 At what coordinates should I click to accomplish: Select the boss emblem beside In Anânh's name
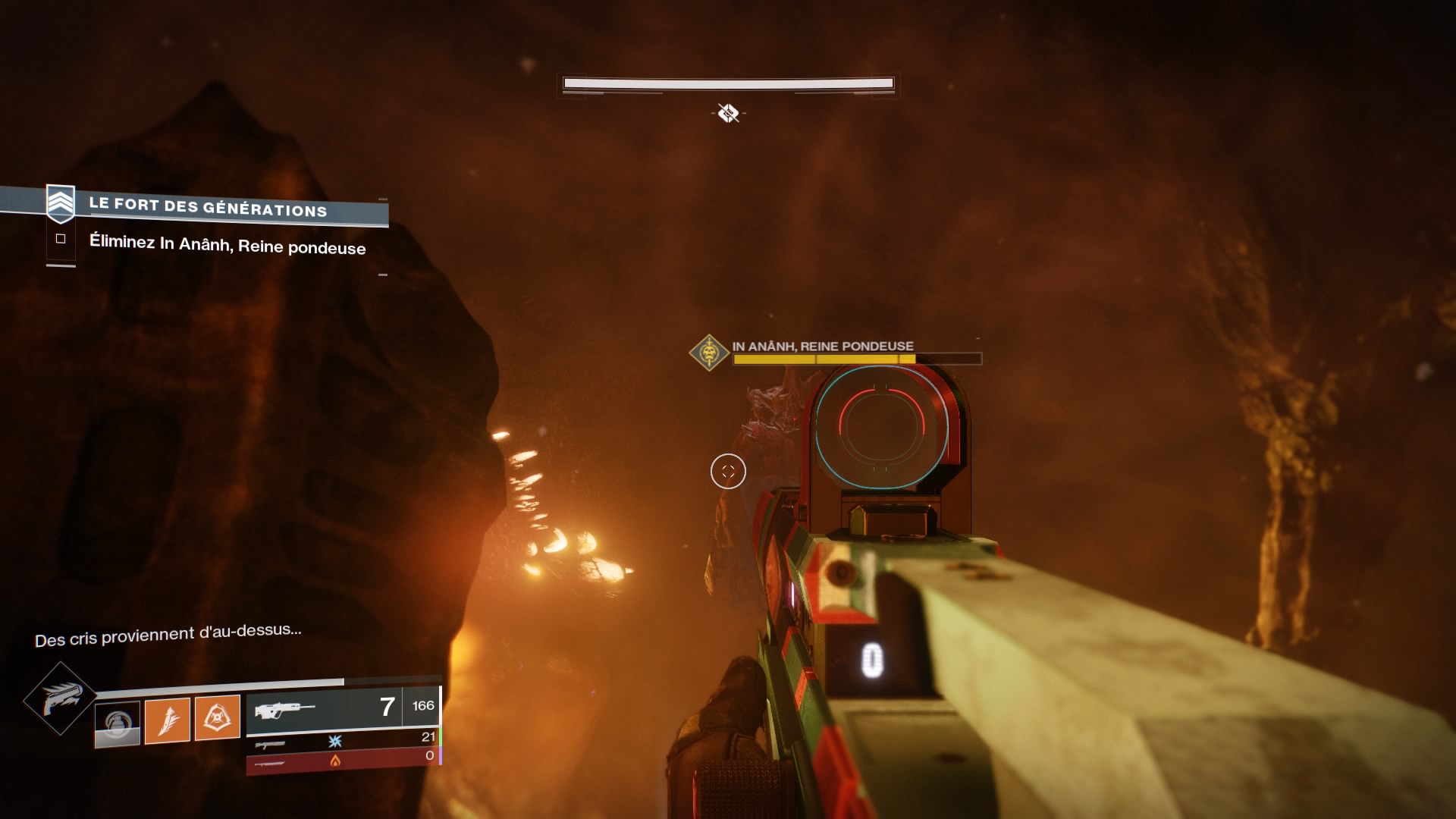tap(709, 353)
